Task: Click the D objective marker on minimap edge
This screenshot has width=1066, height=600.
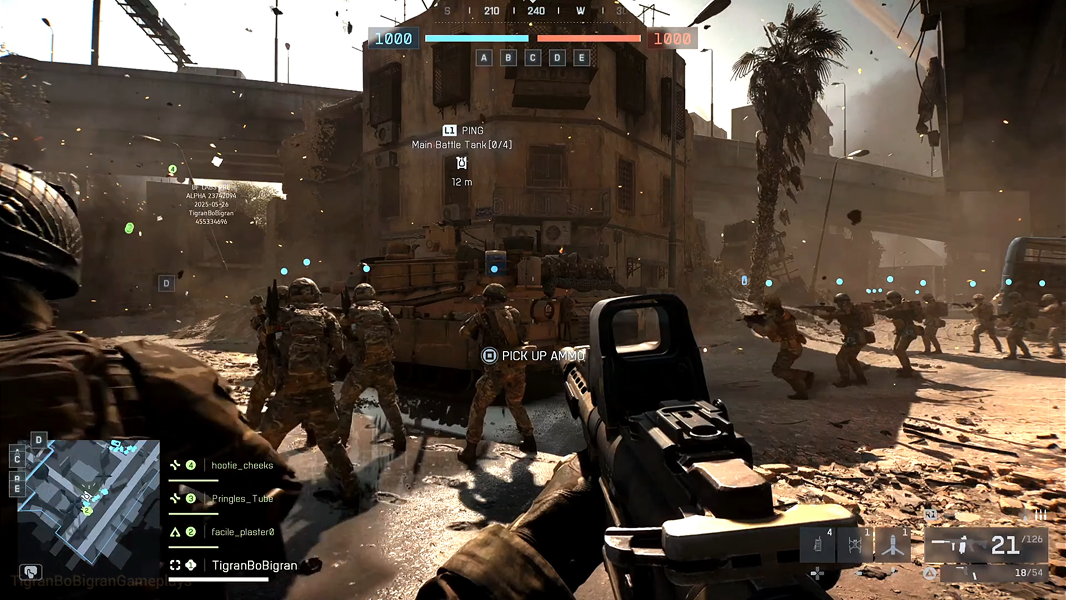Action: click(x=39, y=440)
